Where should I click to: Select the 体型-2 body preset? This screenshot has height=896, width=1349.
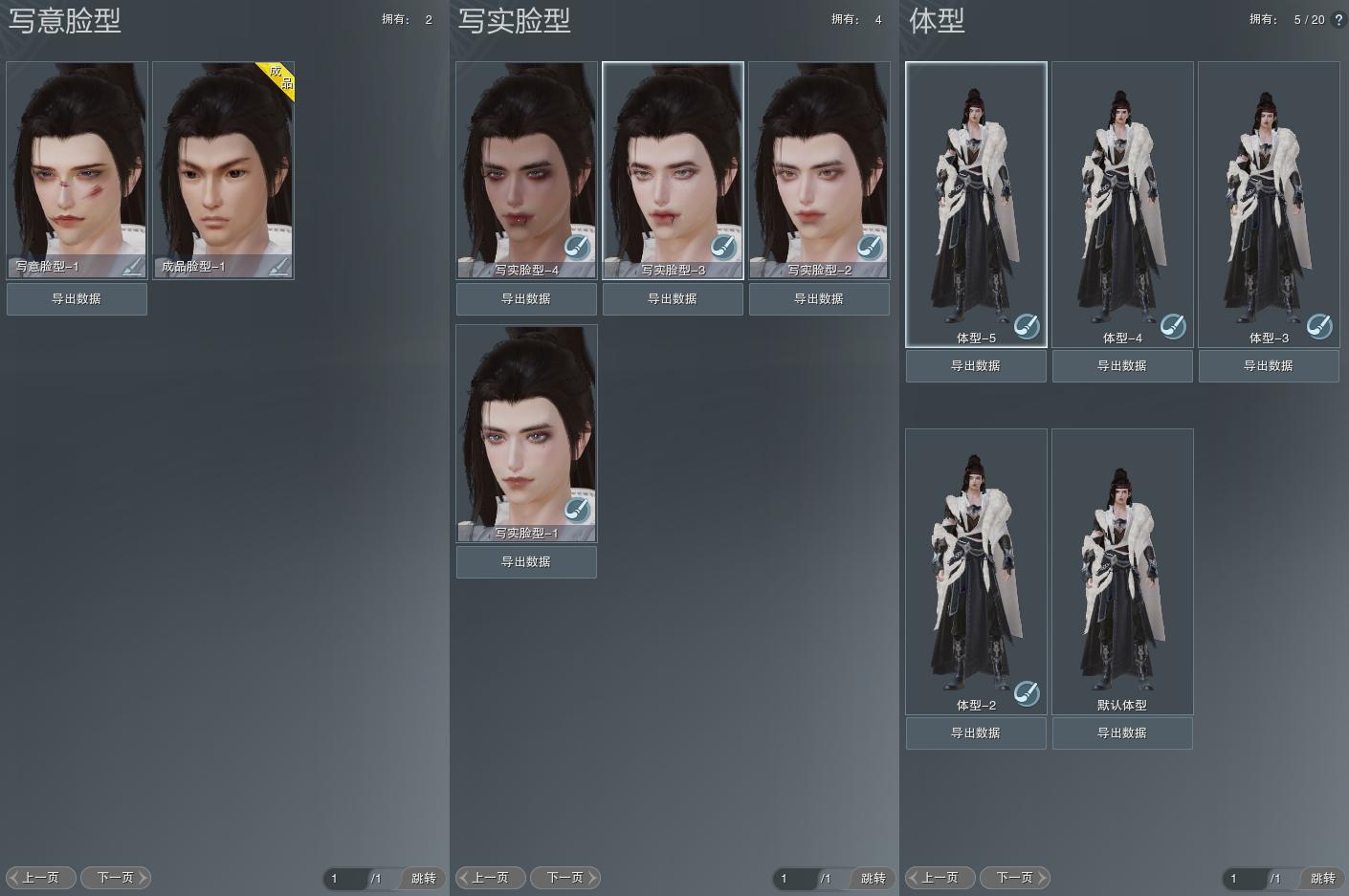click(x=976, y=569)
